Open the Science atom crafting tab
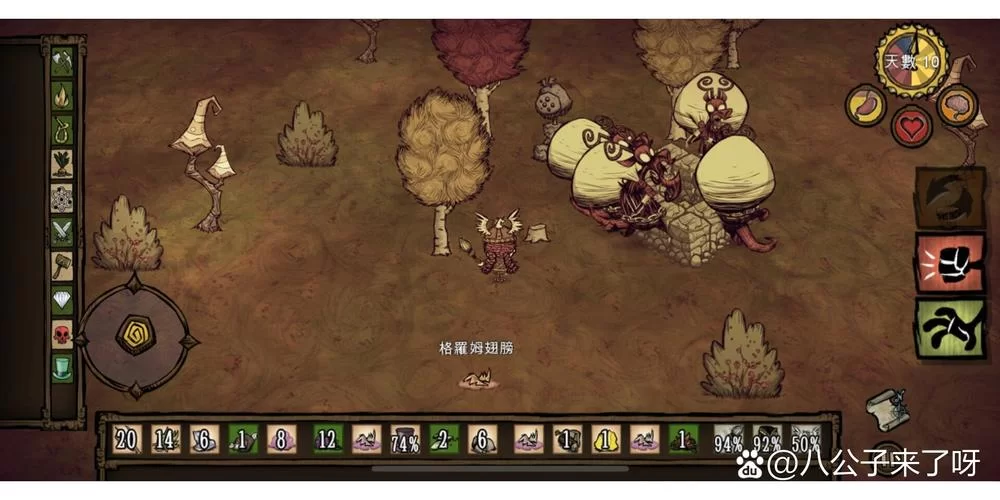The image size is (1000, 500). coord(62,198)
